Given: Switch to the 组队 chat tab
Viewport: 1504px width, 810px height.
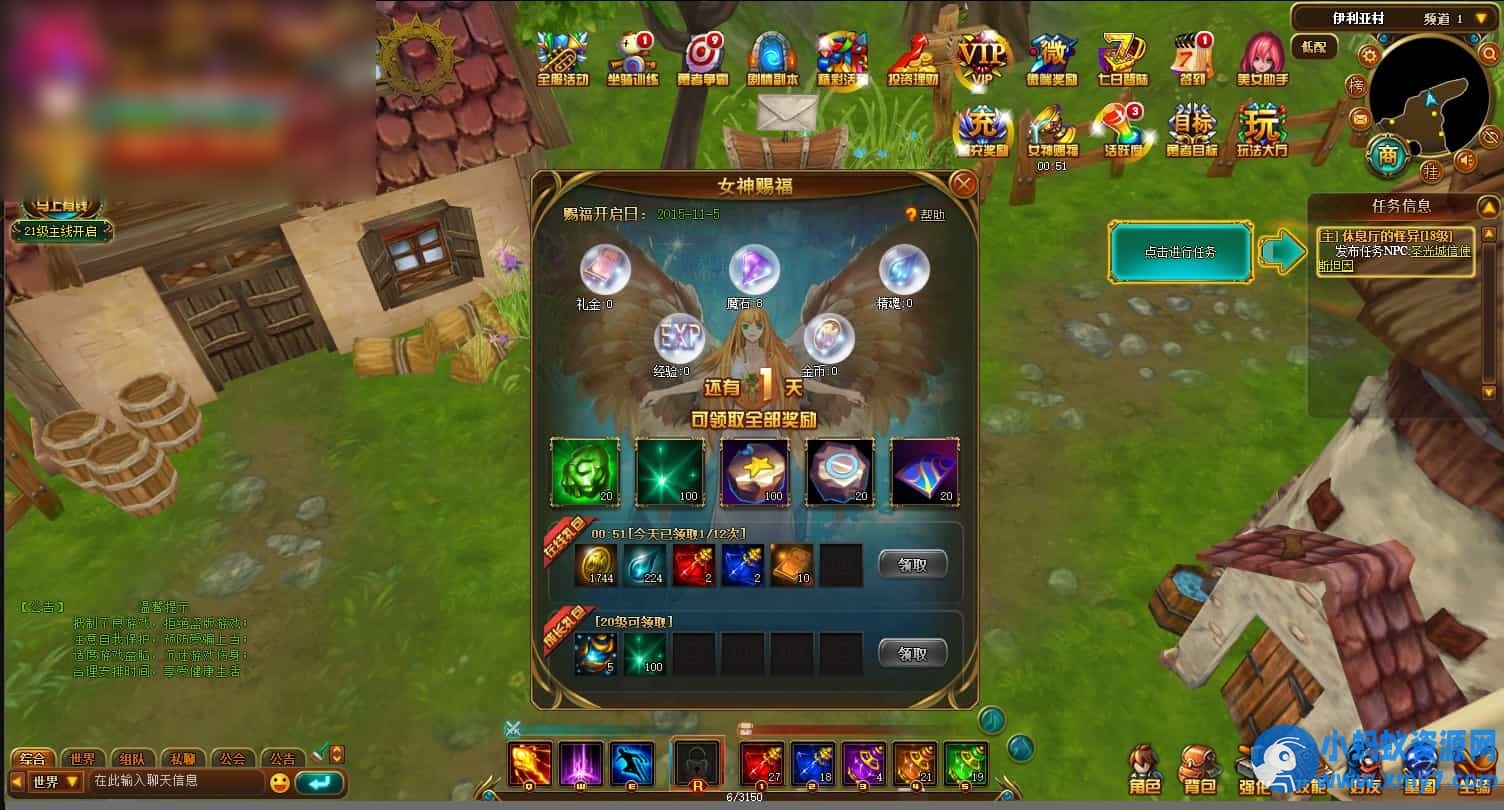Looking at the screenshot, I should click(x=133, y=758).
